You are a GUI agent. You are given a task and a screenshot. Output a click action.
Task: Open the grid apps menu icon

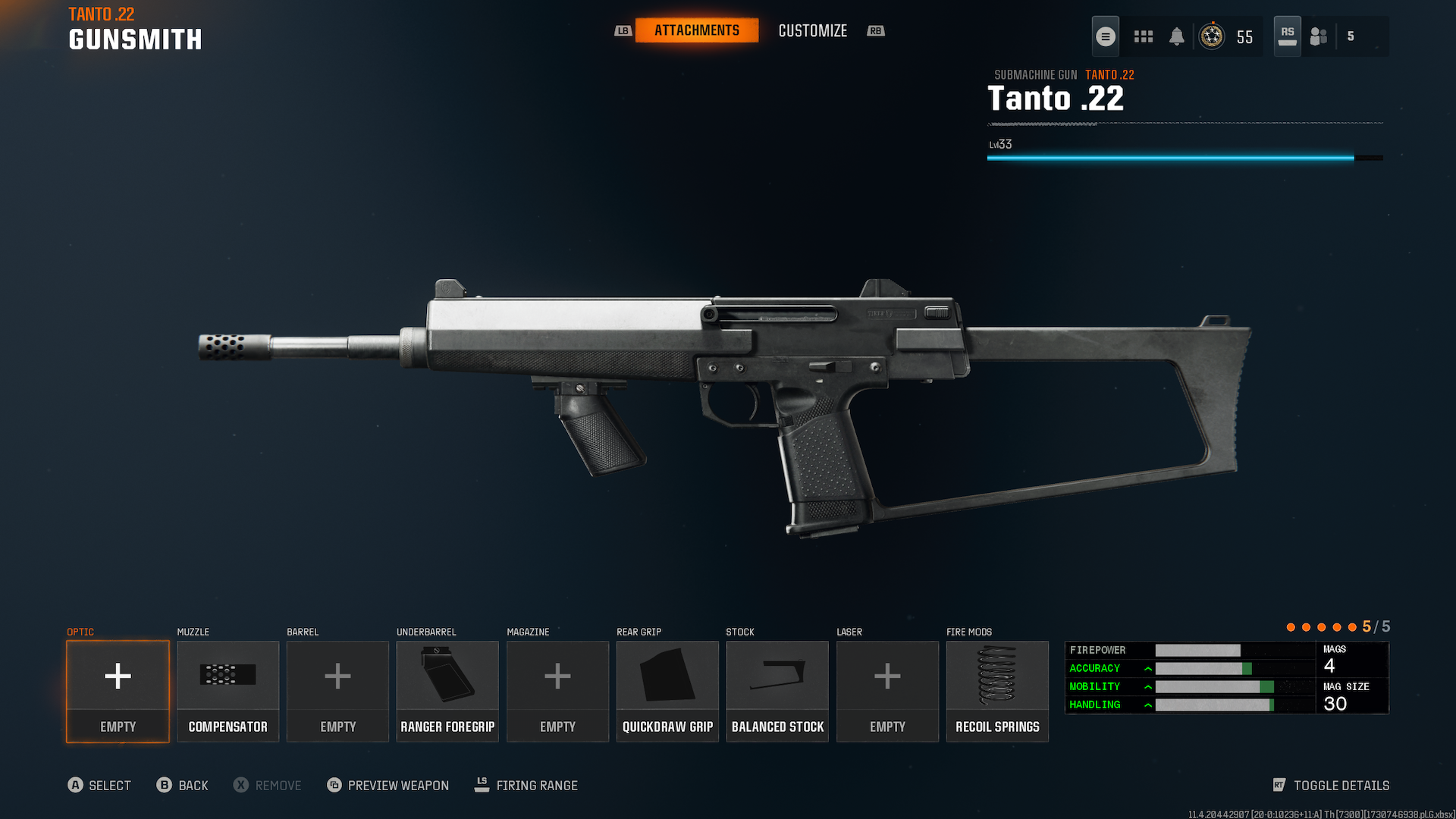click(x=1144, y=36)
